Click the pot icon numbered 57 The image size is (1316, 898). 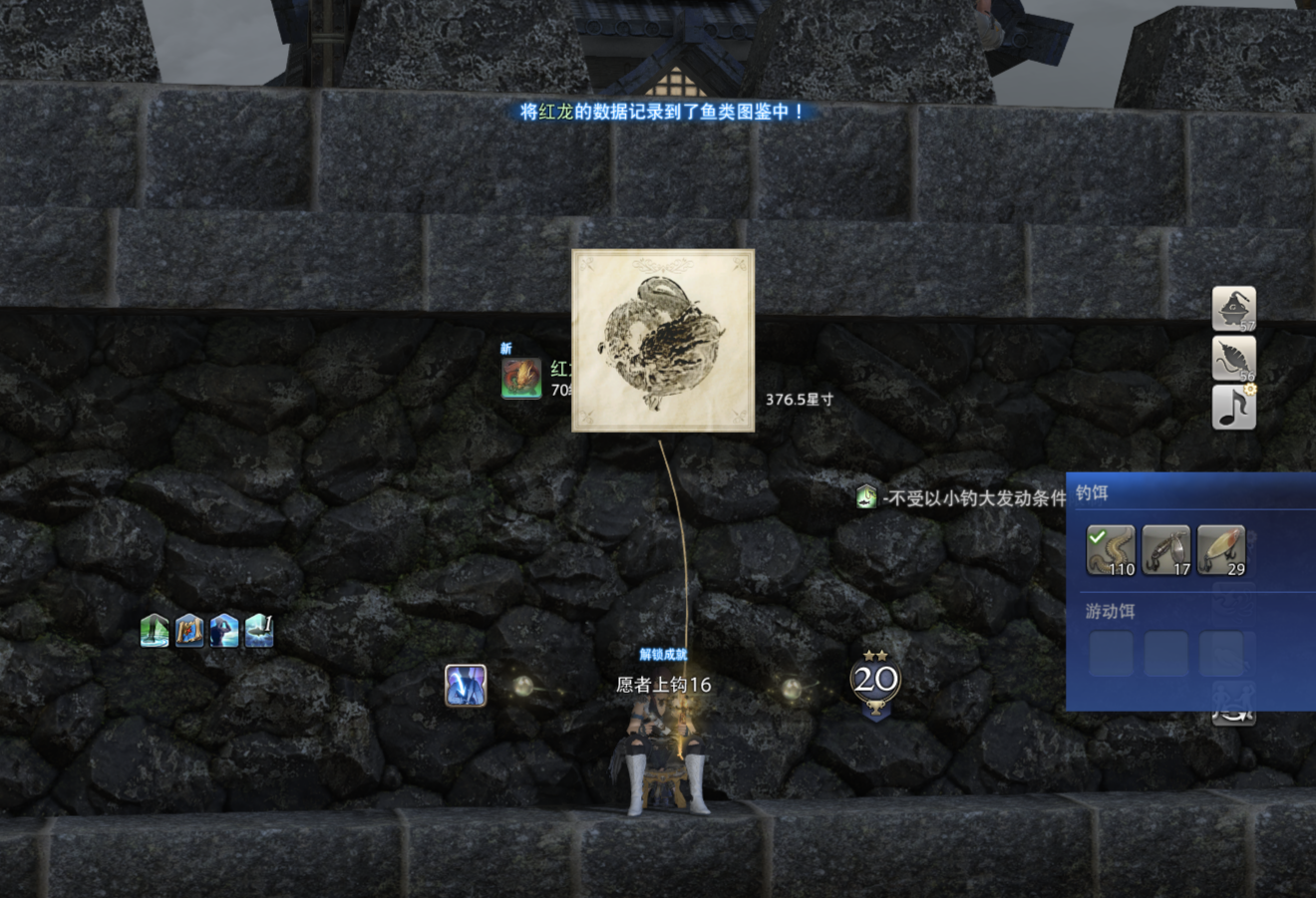tap(1233, 308)
